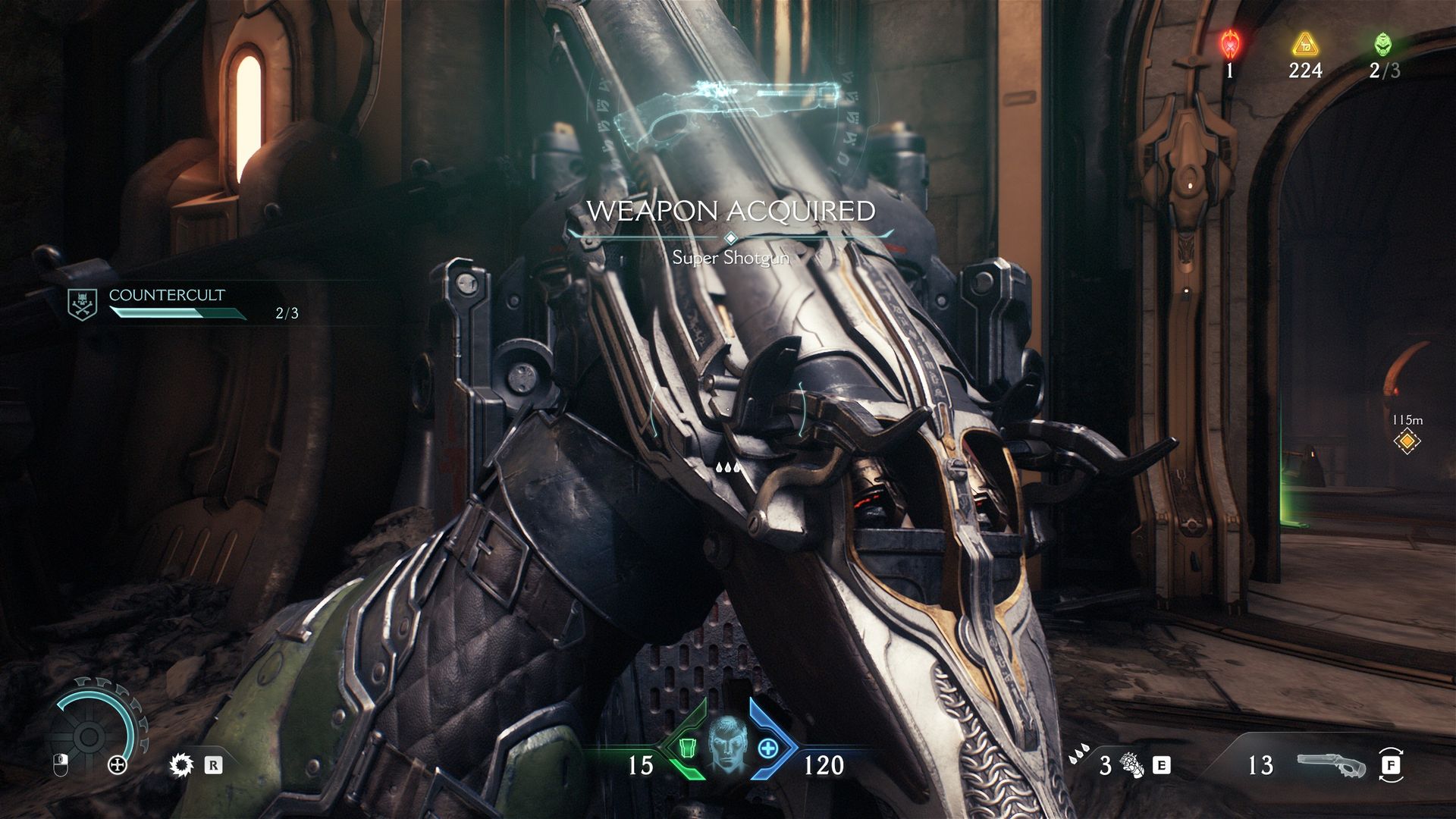Select the shotgun weapon icon

click(1332, 765)
